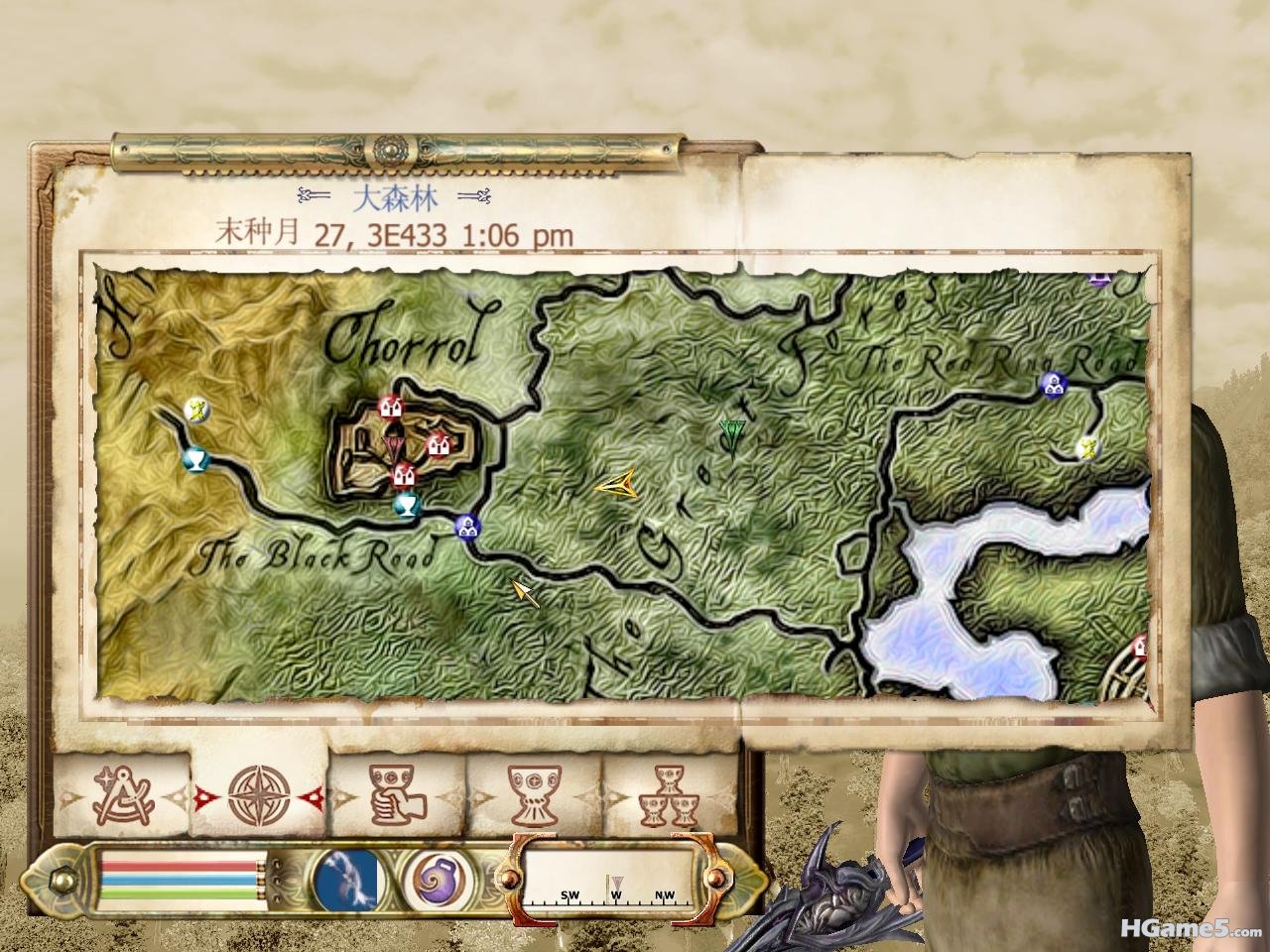This screenshot has height=952, width=1270.
Task: Pick the teal goblet marker below Chorrol
Action: tap(405, 506)
